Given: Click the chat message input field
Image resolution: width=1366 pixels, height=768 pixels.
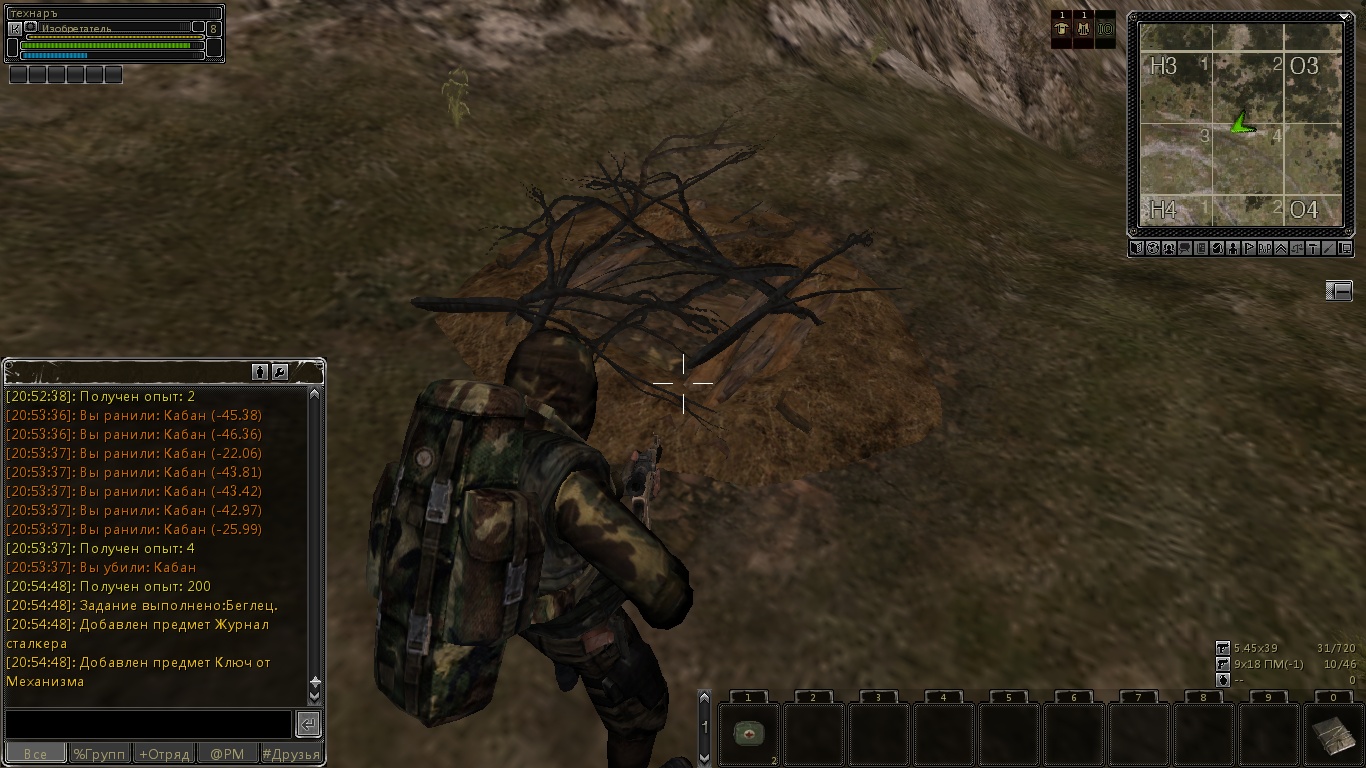Looking at the screenshot, I should tap(148, 724).
